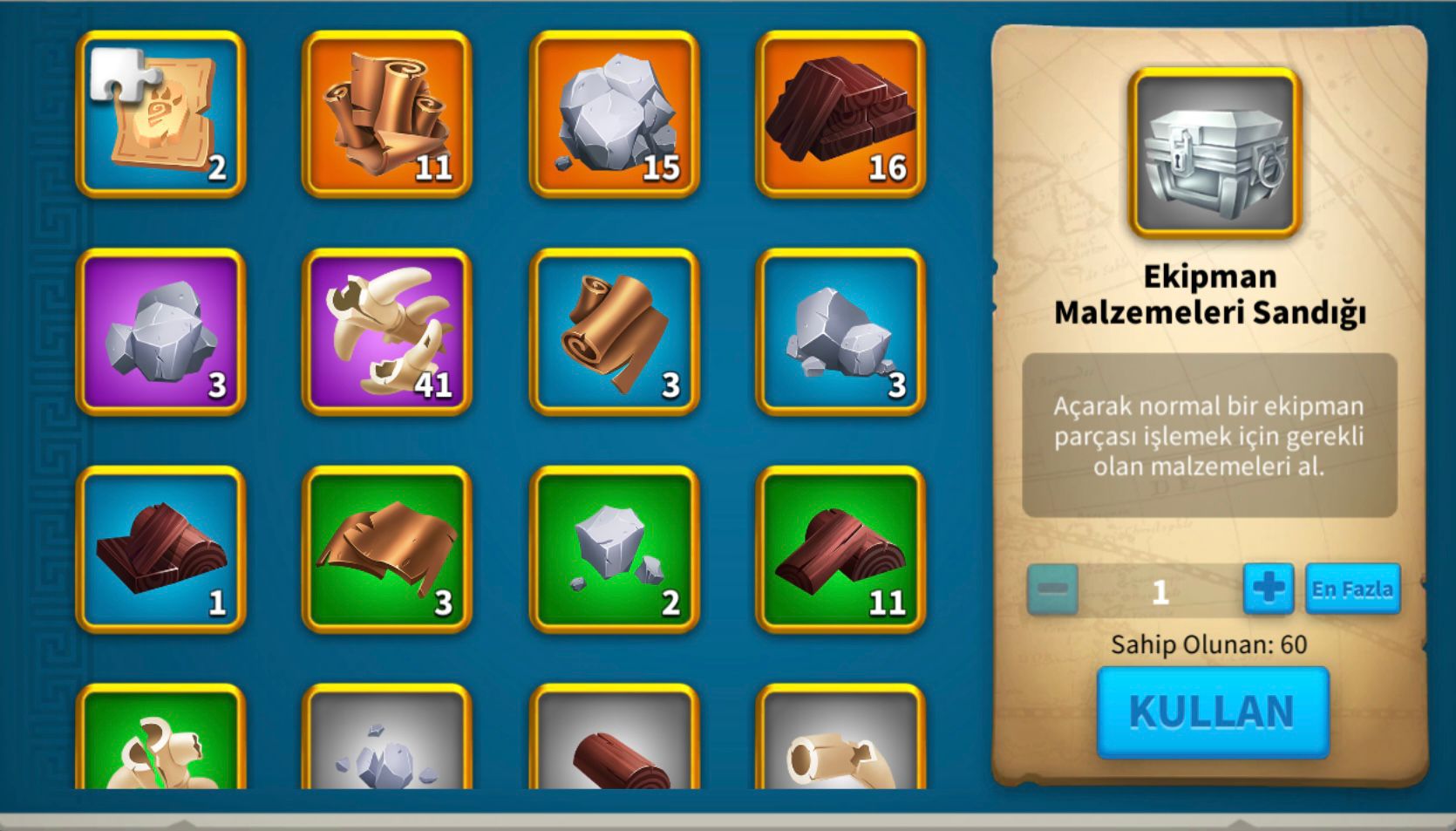Increase quantity with the plus button
This screenshot has height=831, width=1456.
pyautogui.click(x=1268, y=589)
